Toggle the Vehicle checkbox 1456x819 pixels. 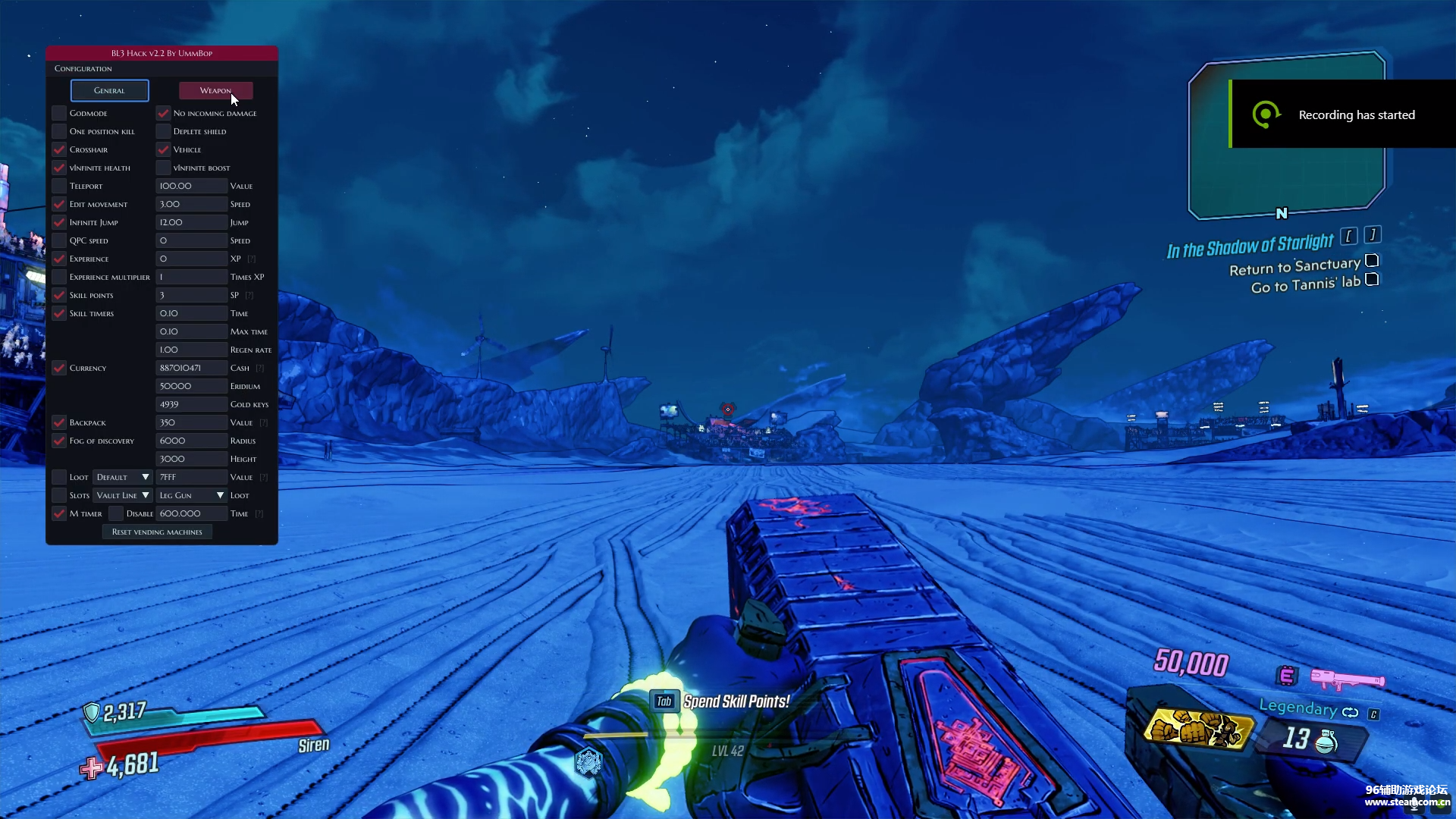point(163,149)
